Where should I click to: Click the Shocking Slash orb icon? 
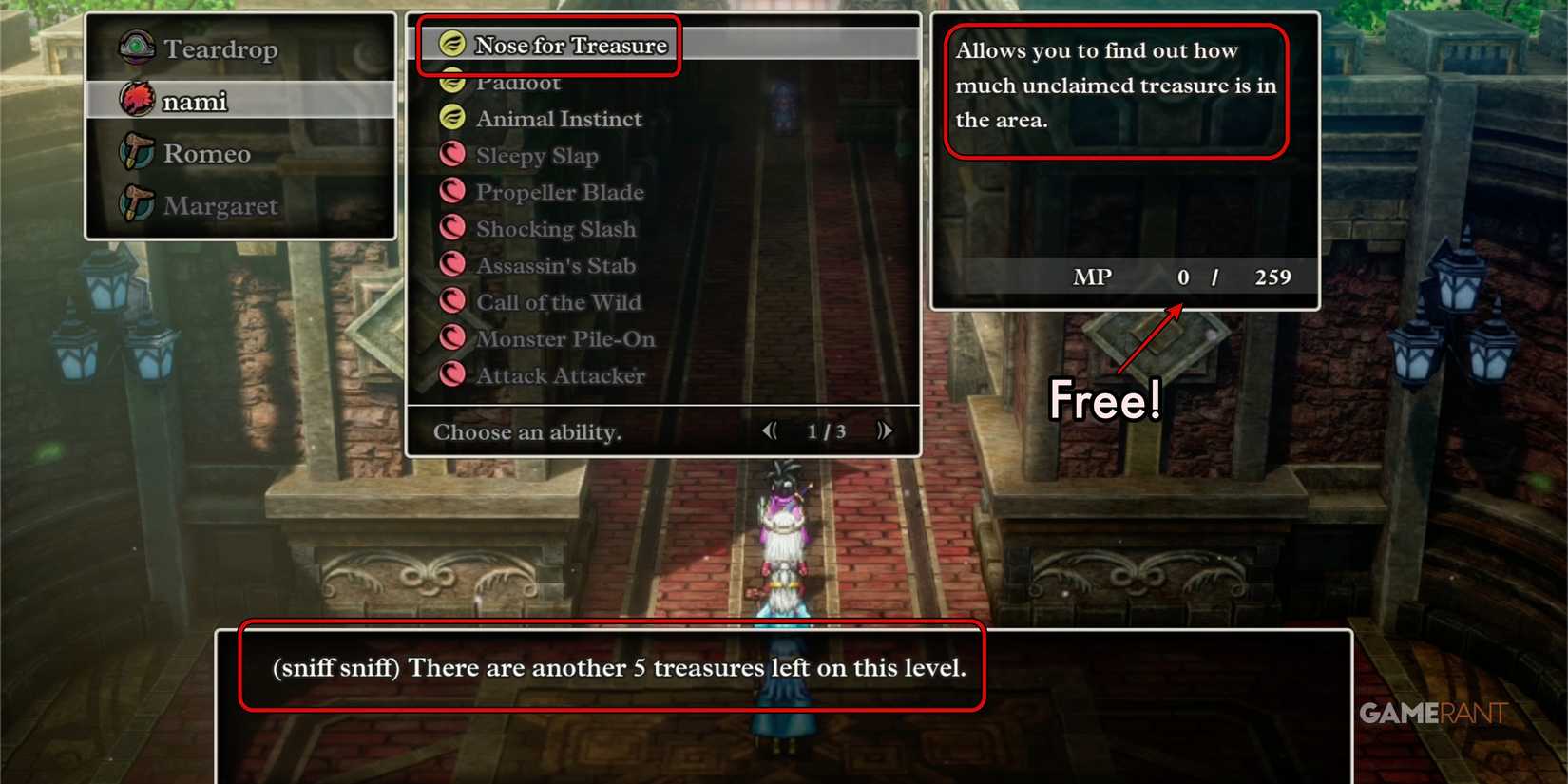452,226
